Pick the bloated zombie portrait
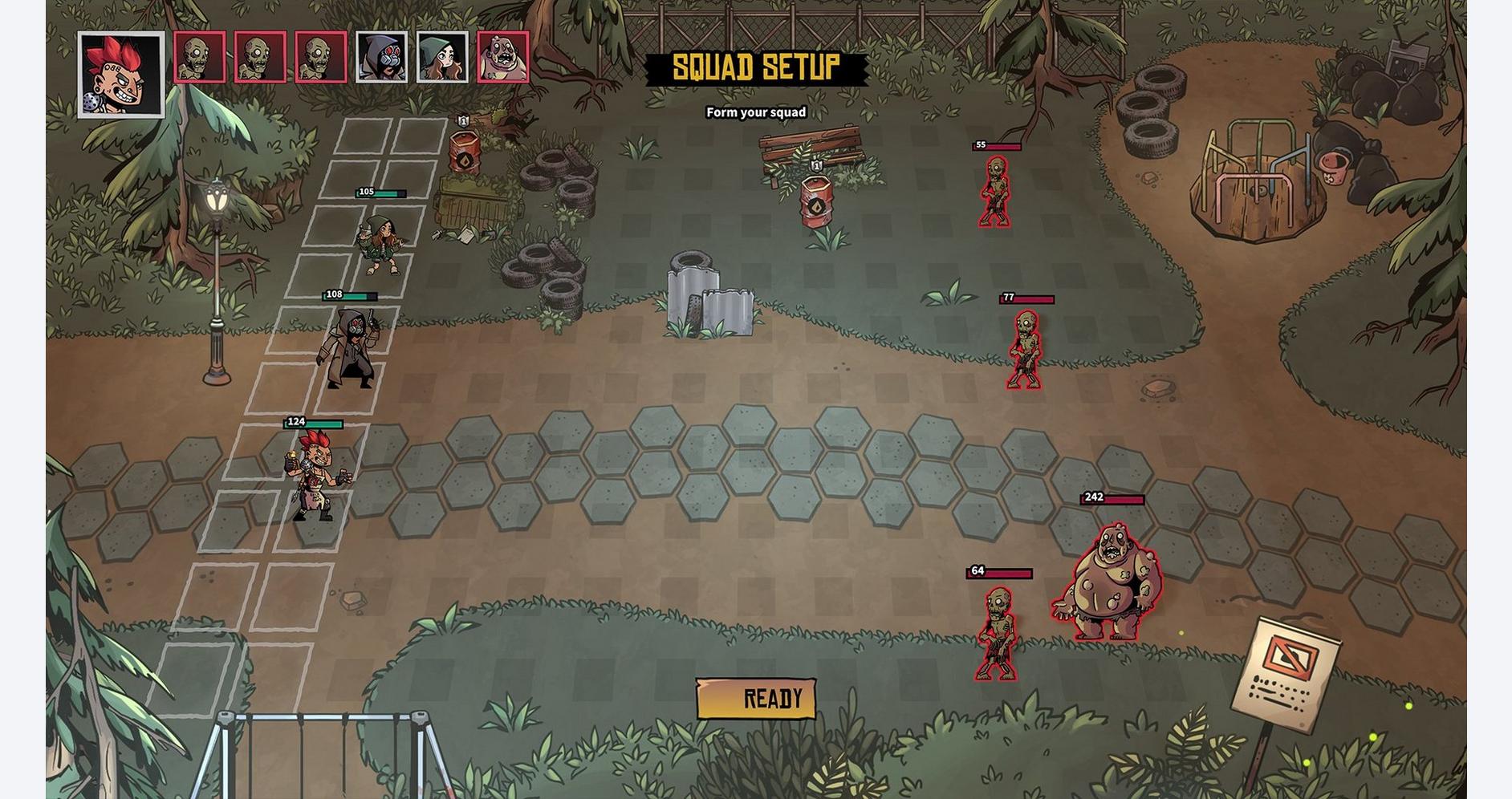 pyautogui.click(x=503, y=57)
